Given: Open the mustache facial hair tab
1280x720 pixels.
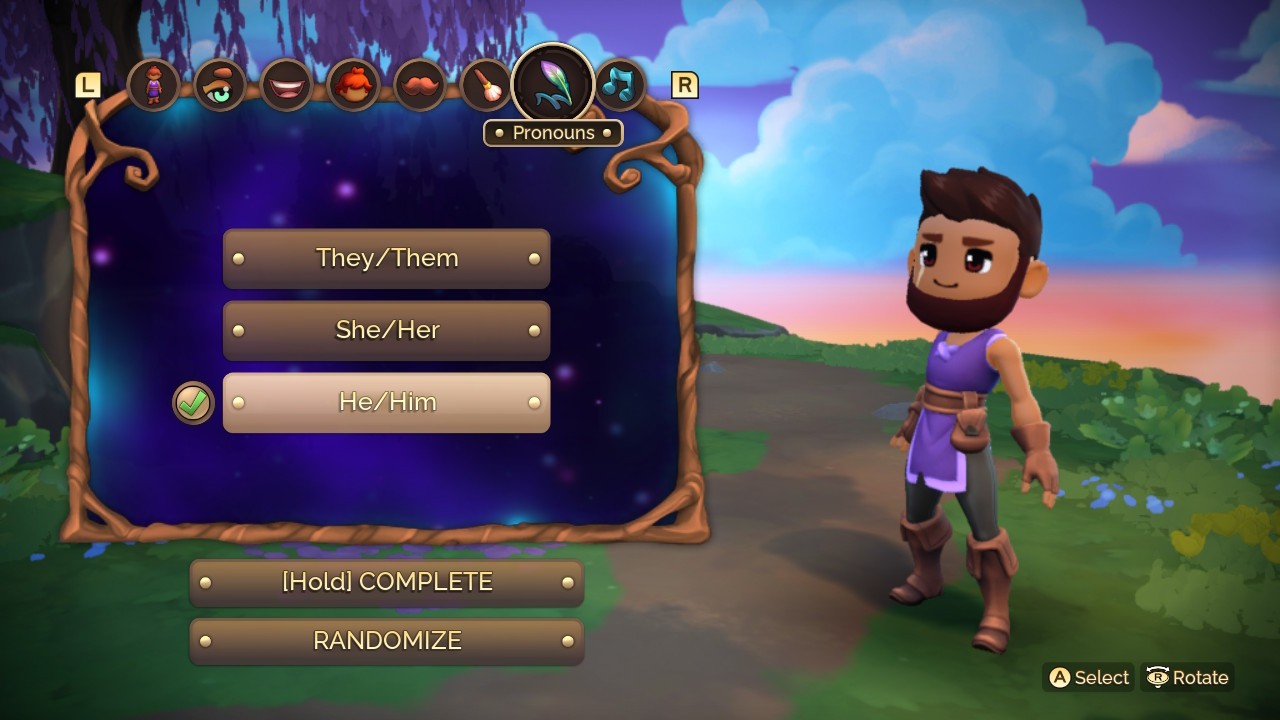Looking at the screenshot, I should coord(419,85).
